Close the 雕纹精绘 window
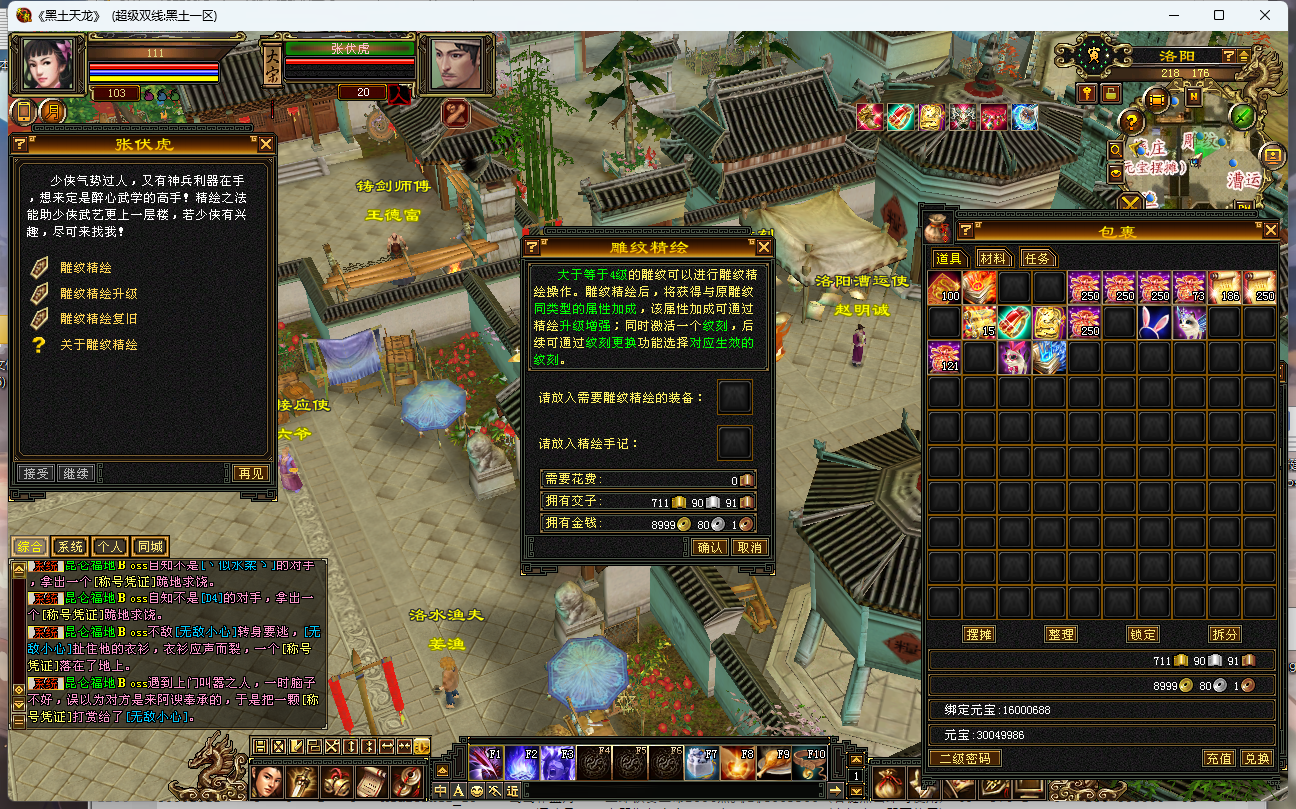 [x=764, y=247]
